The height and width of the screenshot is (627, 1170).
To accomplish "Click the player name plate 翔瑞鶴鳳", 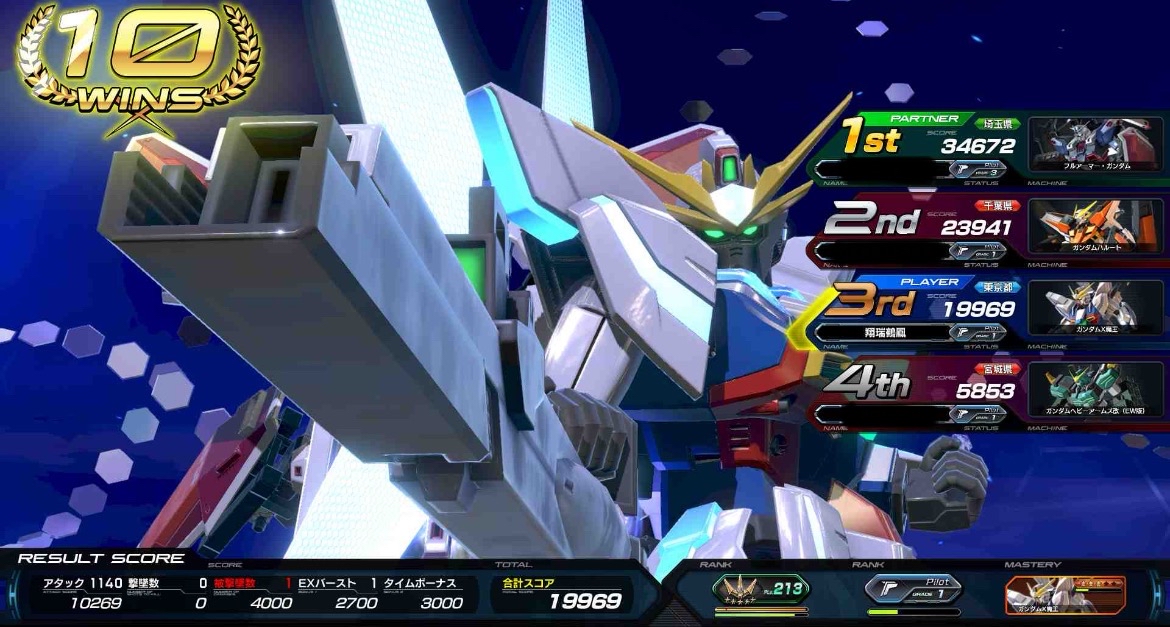I will click(x=881, y=332).
